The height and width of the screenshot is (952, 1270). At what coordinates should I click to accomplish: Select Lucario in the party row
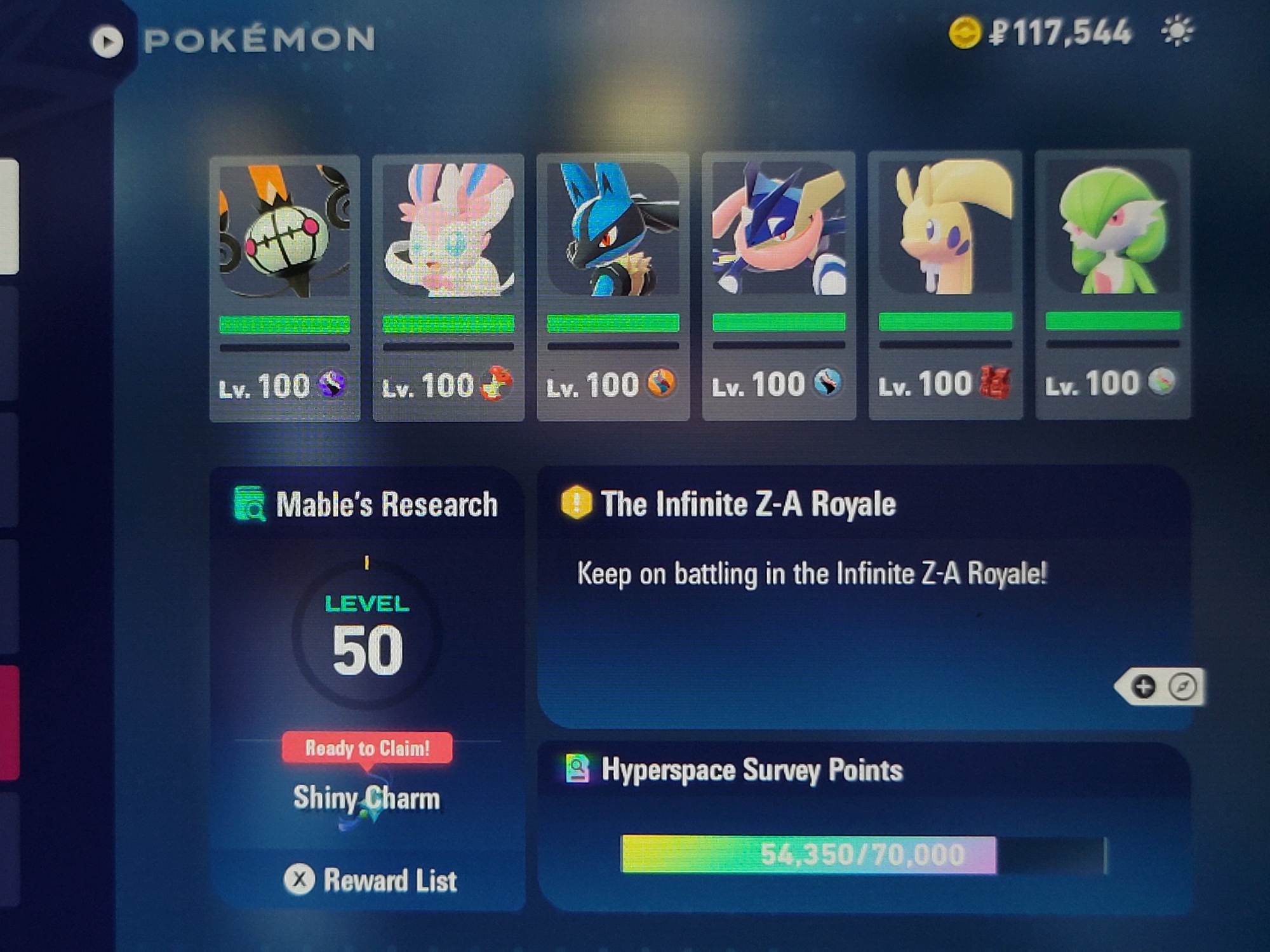(613, 288)
